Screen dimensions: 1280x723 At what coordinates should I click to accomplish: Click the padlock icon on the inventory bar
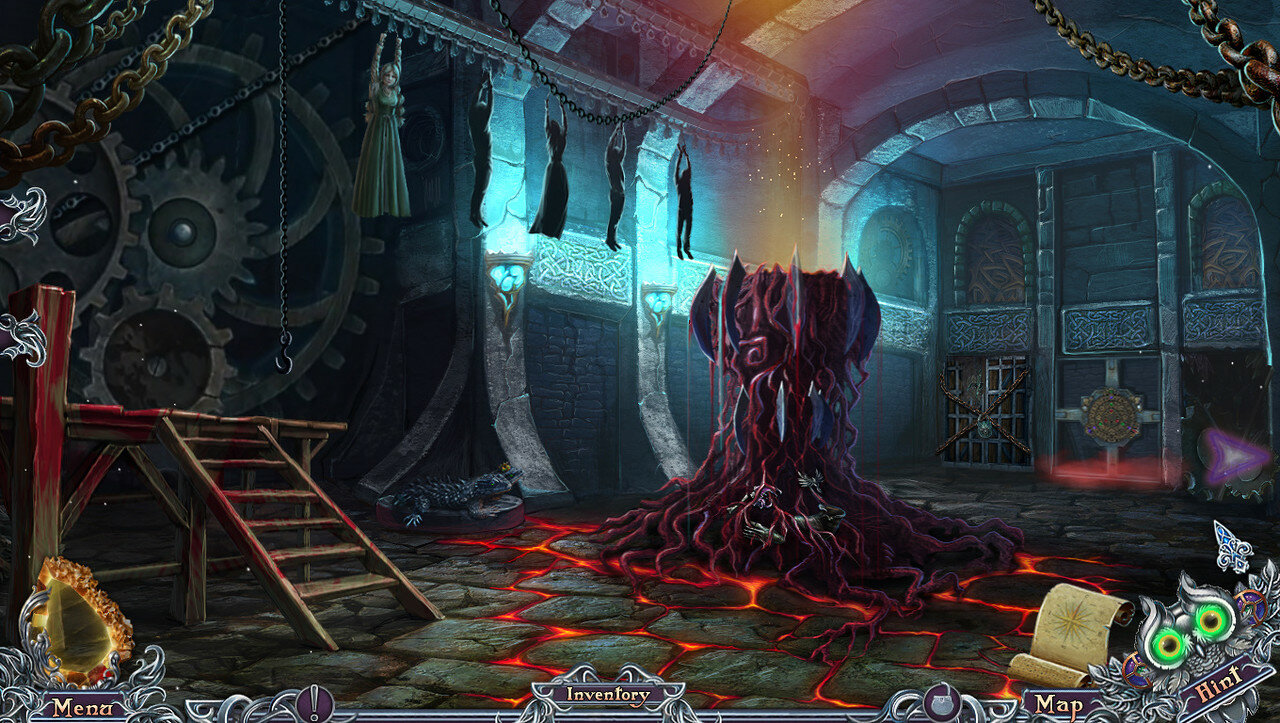coord(940,701)
